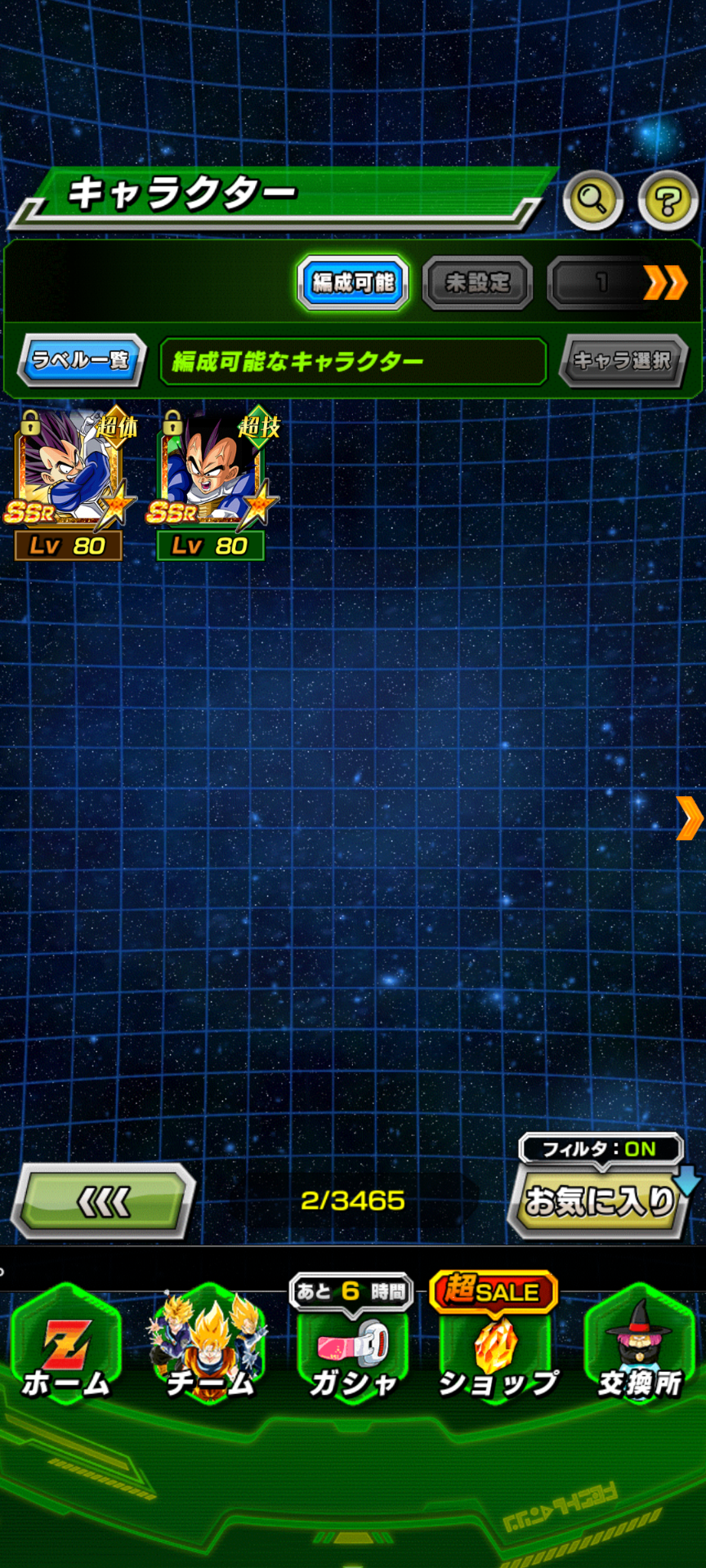Open the お気に入り sort and filter button
706x1568 pixels.
click(600, 1200)
